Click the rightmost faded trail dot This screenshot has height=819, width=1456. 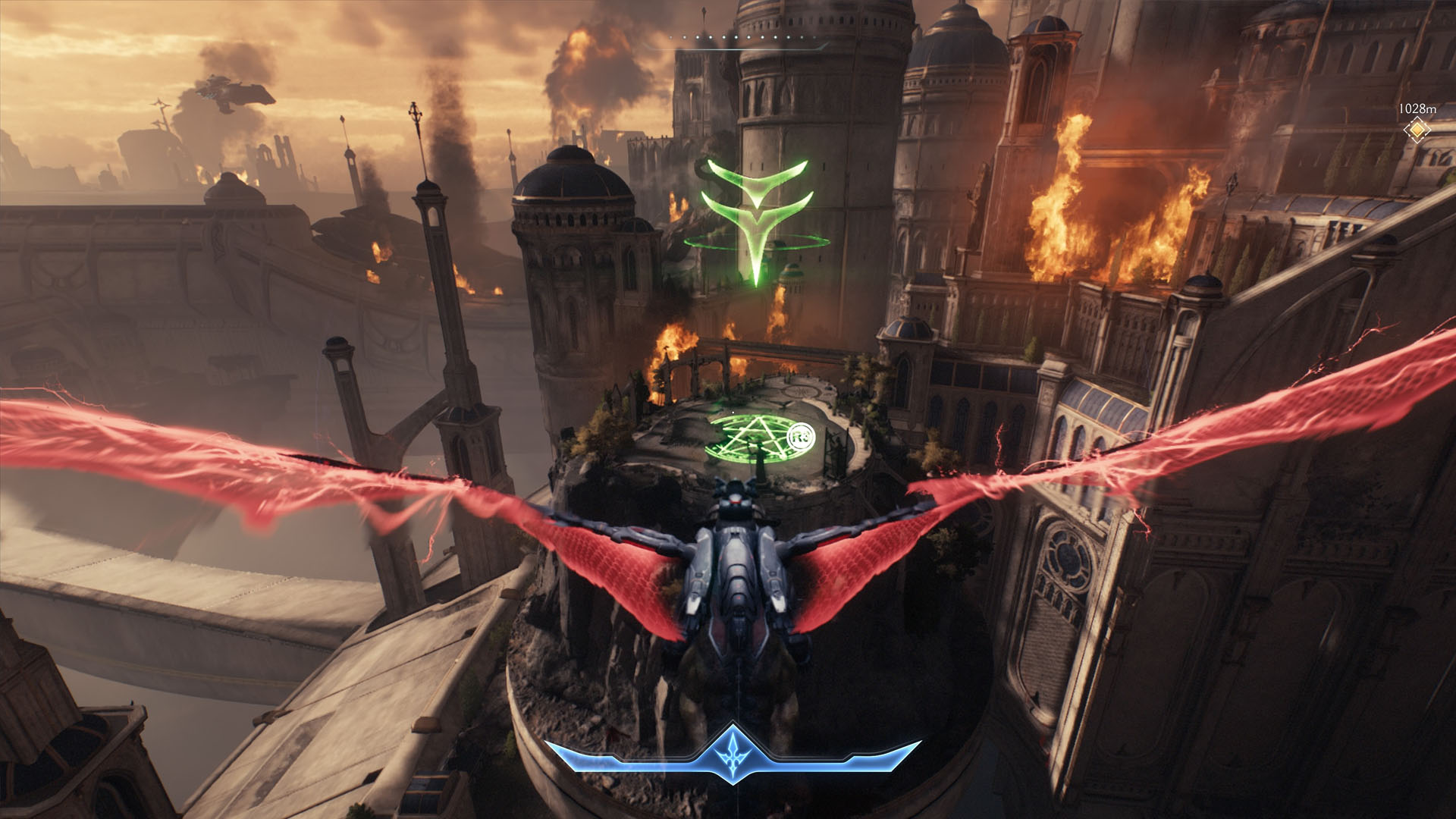[815, 38]
